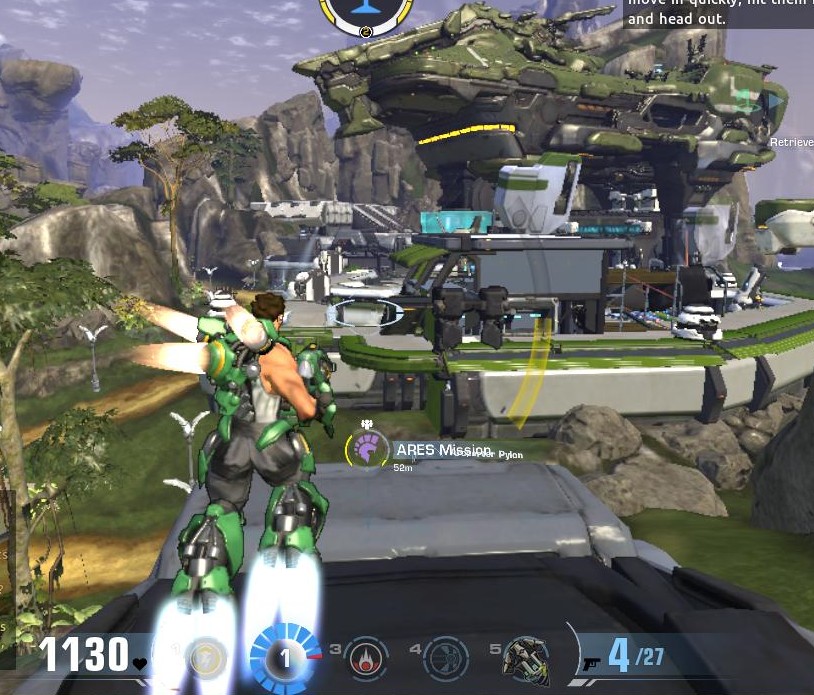This screenshot has width=814, height=695.
Task: Trigger the blue jetpack energy gauge ability
Action: 284,658
